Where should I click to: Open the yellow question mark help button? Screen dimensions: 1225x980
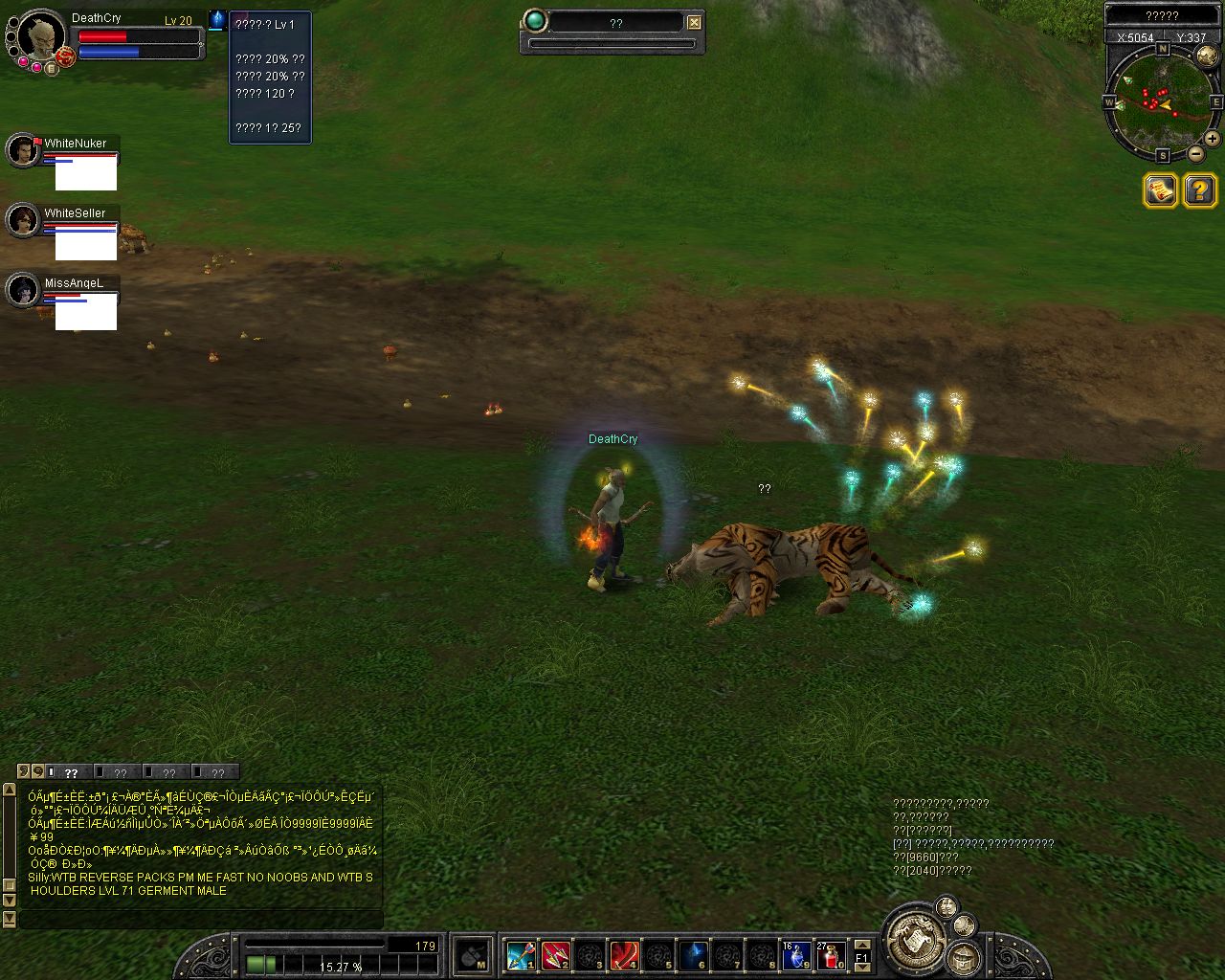coord(1200,190)
